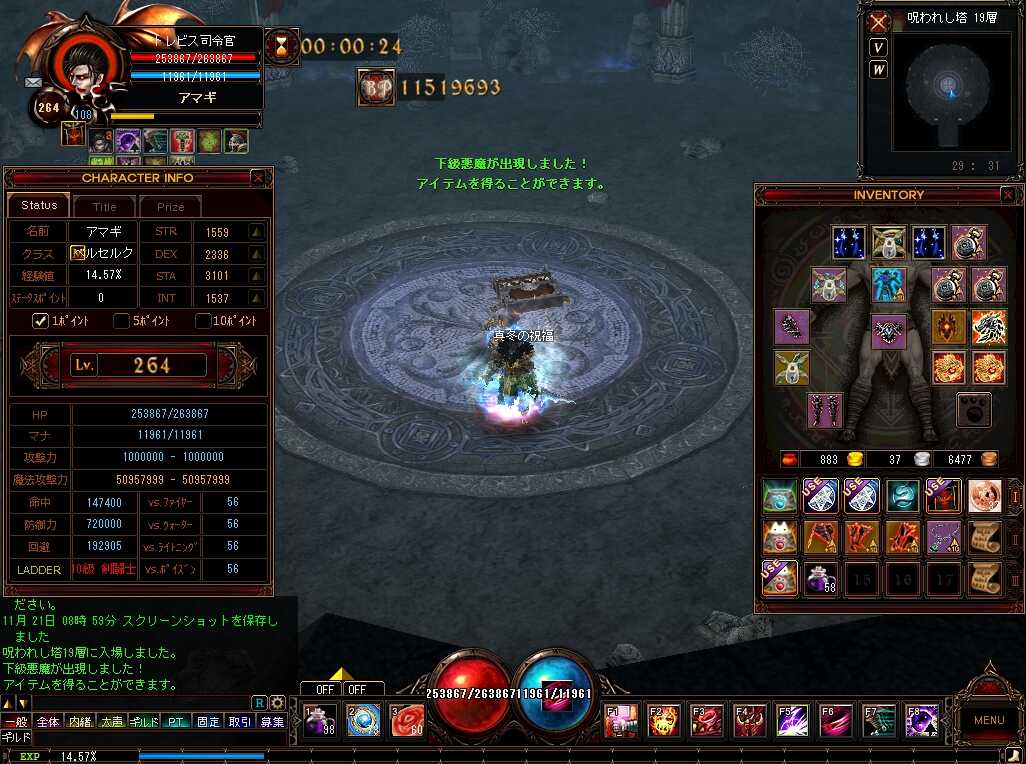
Task: Close the minimap panel with X button
Action: pyautogui.click(x=879, y=21)
